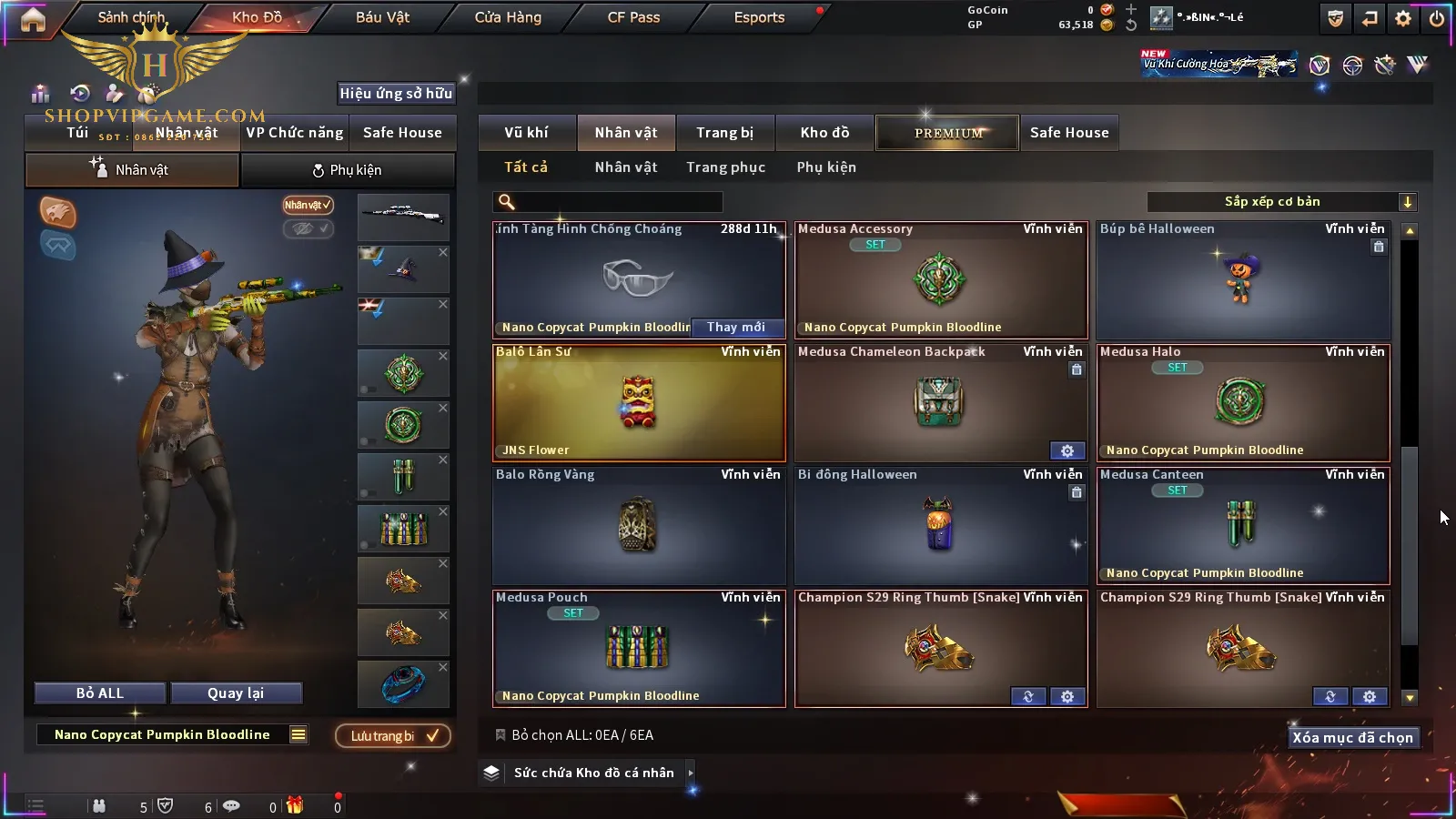The width and height of the screenshot is (1456, 819).
Task: Open the Sắp xếp cơ bản dropdown
Action: [1281, 202]
